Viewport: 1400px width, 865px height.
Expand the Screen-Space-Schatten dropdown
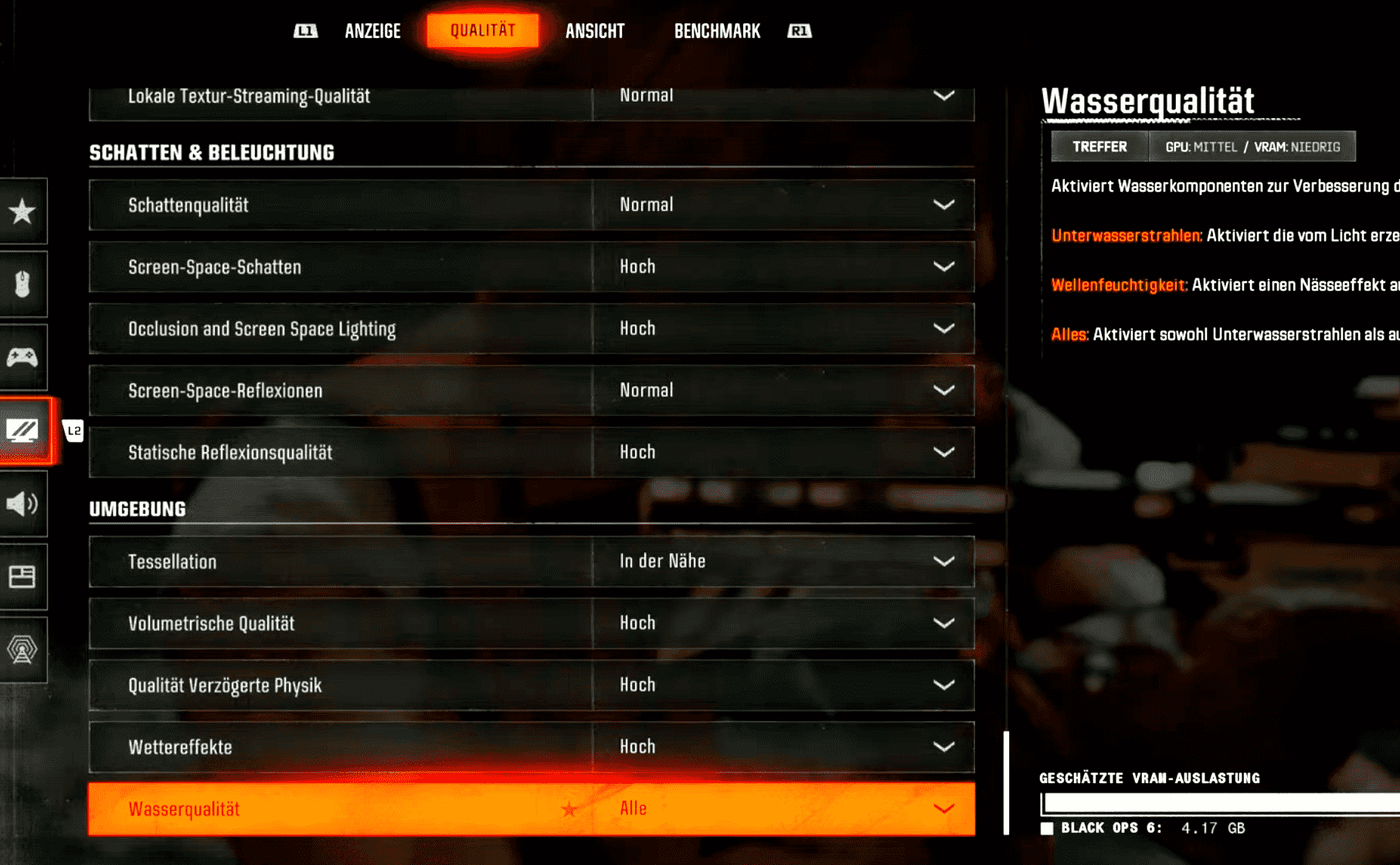click(783, 267)
